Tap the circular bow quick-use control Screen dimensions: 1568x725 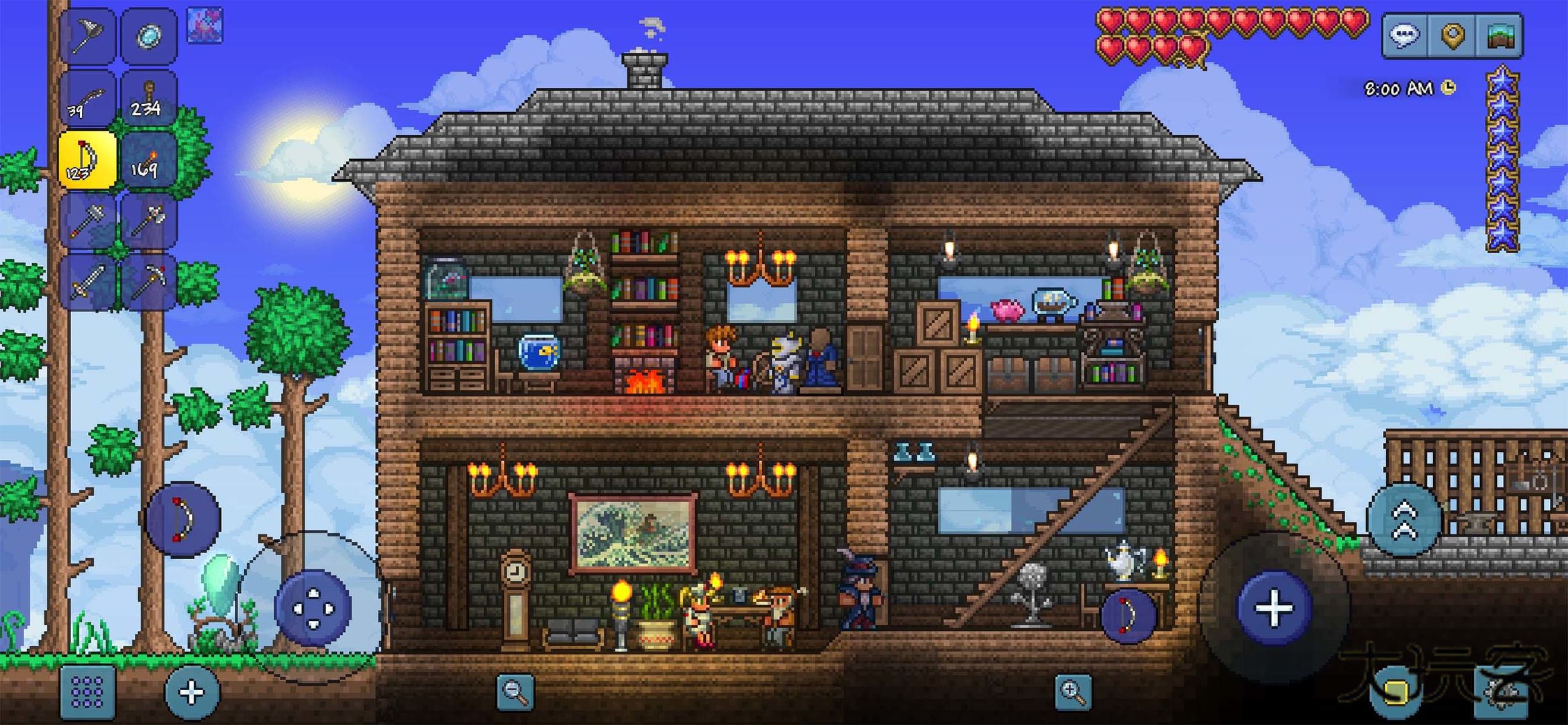[x=181, y=519]
